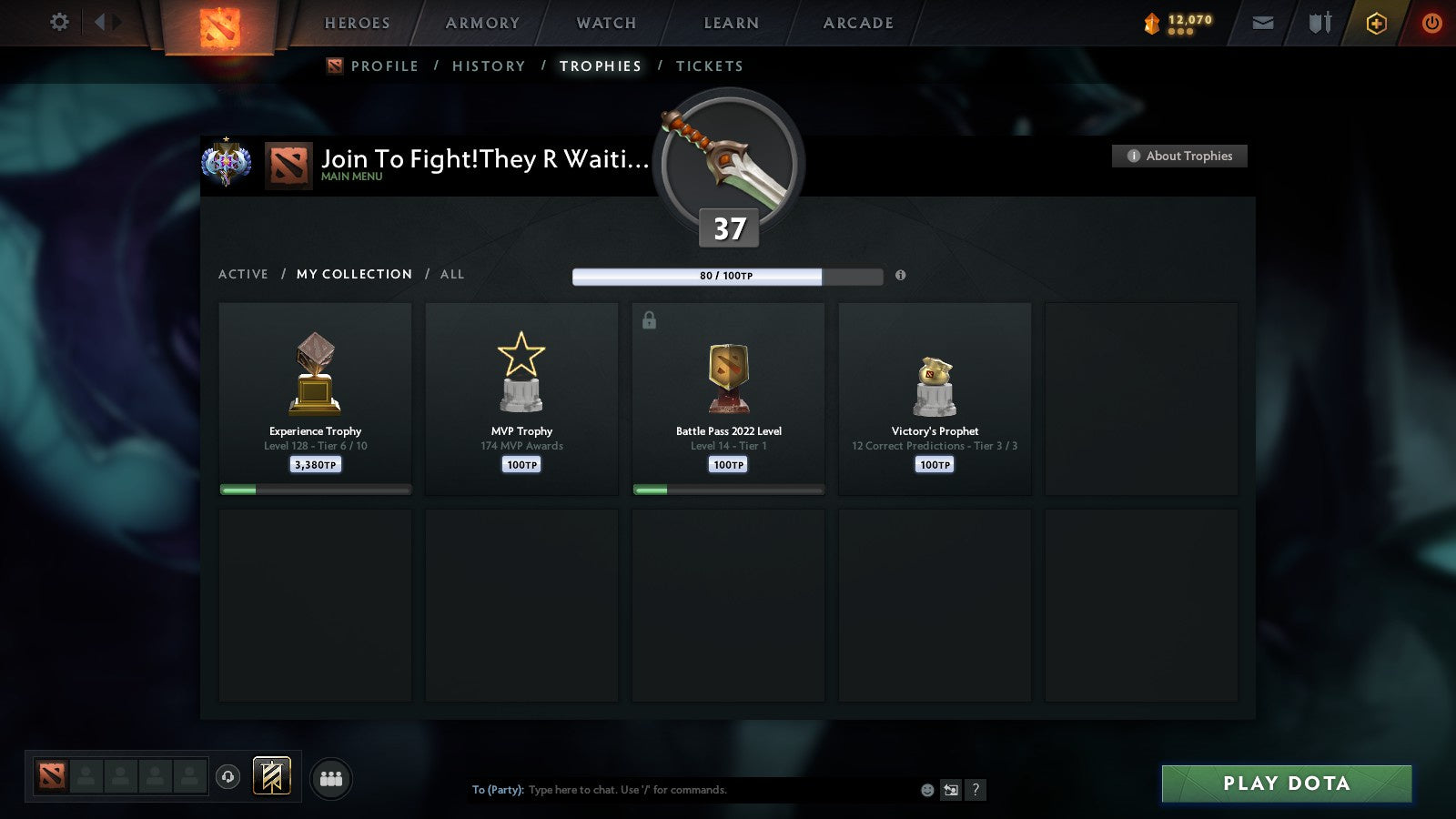Expand the sword trophy showing level 37
This screenshot has height=819, width=1456.
727,162
